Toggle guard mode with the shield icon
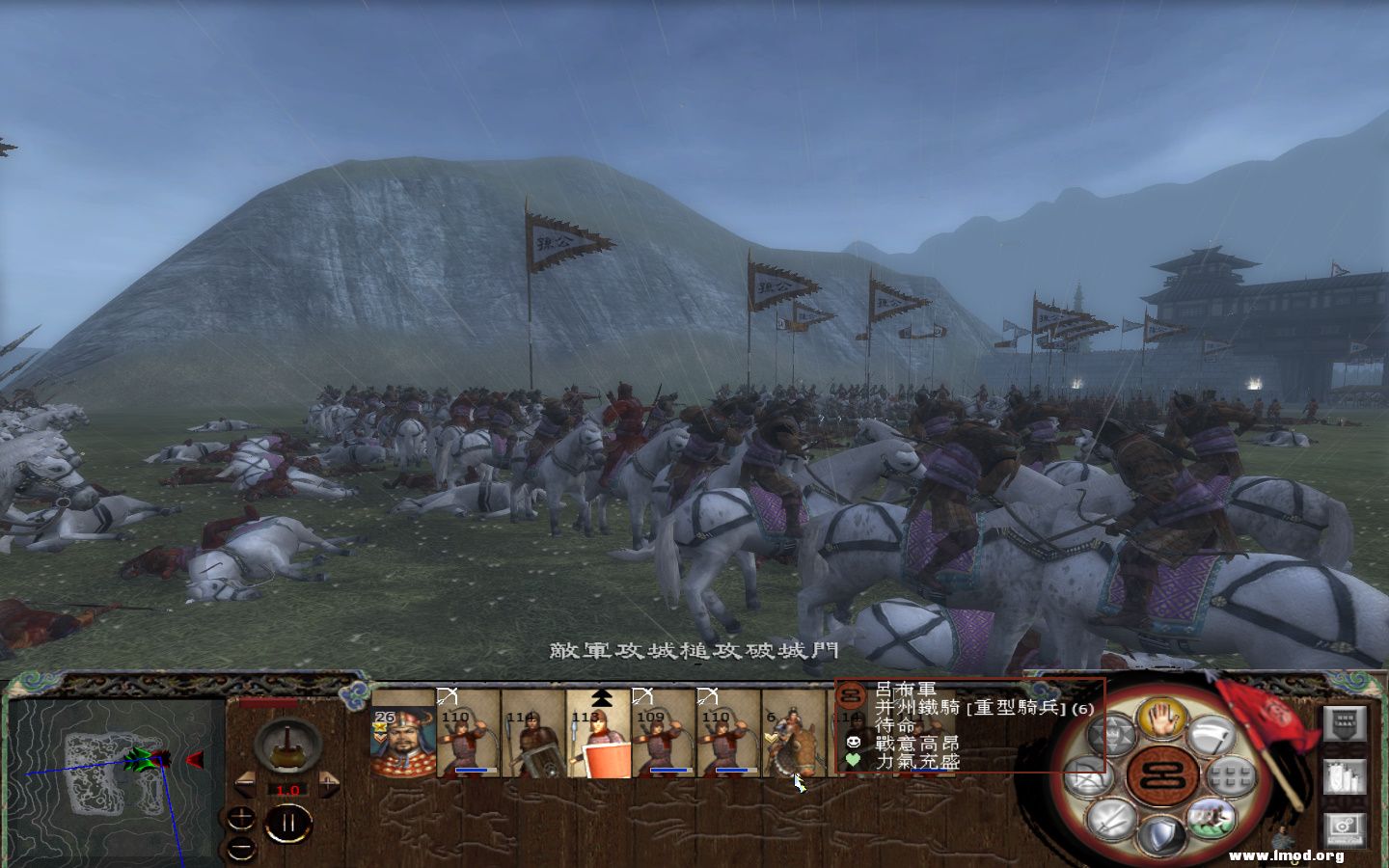This screenshot has width=1389, height=868. point(1160,833)
